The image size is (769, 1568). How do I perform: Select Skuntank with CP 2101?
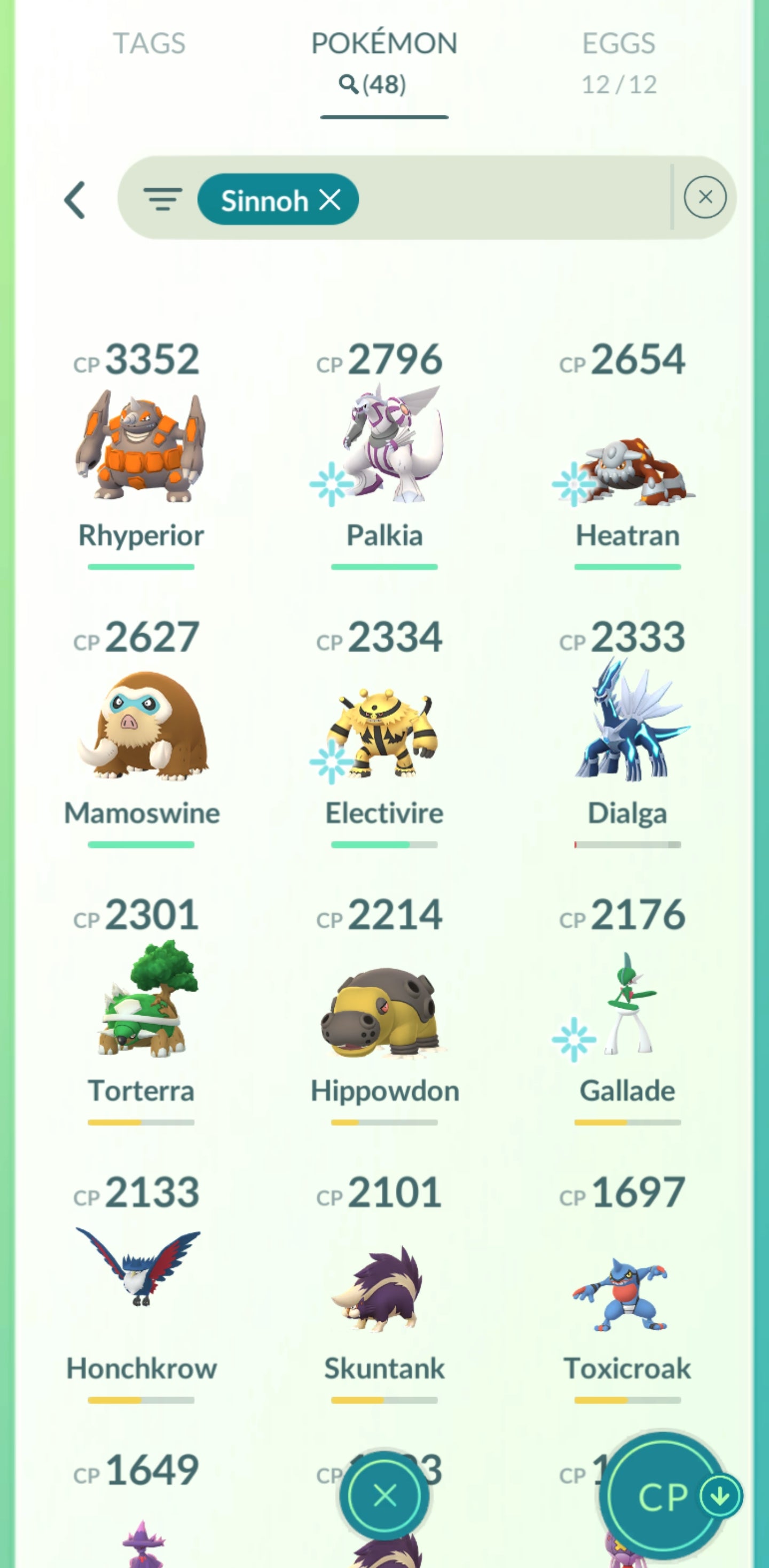point(384,1284)
